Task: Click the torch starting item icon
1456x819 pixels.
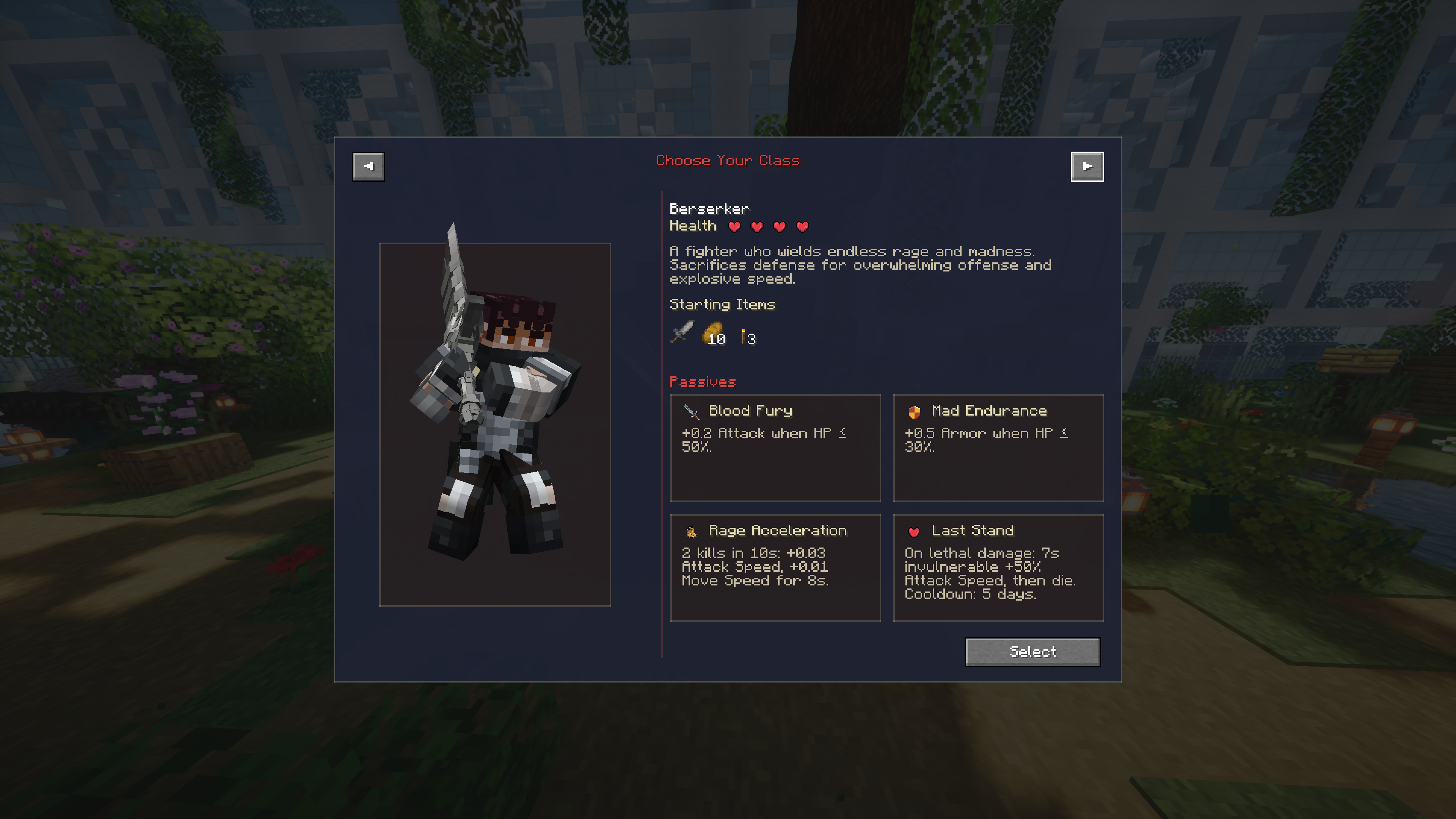Action: click(743, 336)
